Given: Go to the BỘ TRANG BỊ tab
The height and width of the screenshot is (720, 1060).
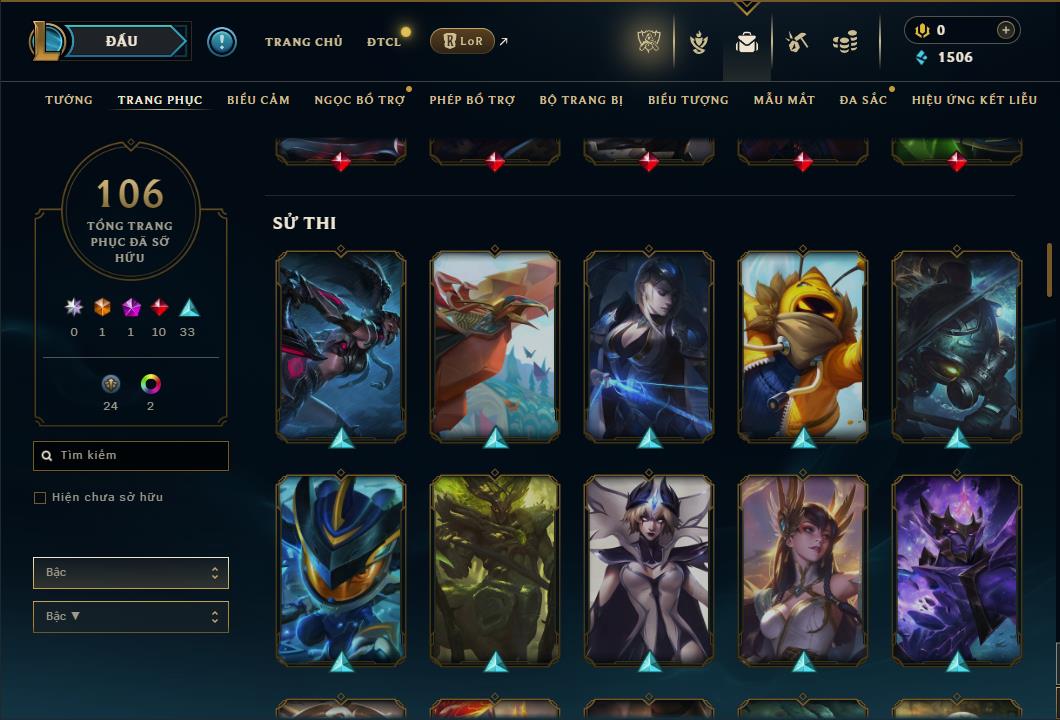Looking at the screenshot, I should coord(581,100).
